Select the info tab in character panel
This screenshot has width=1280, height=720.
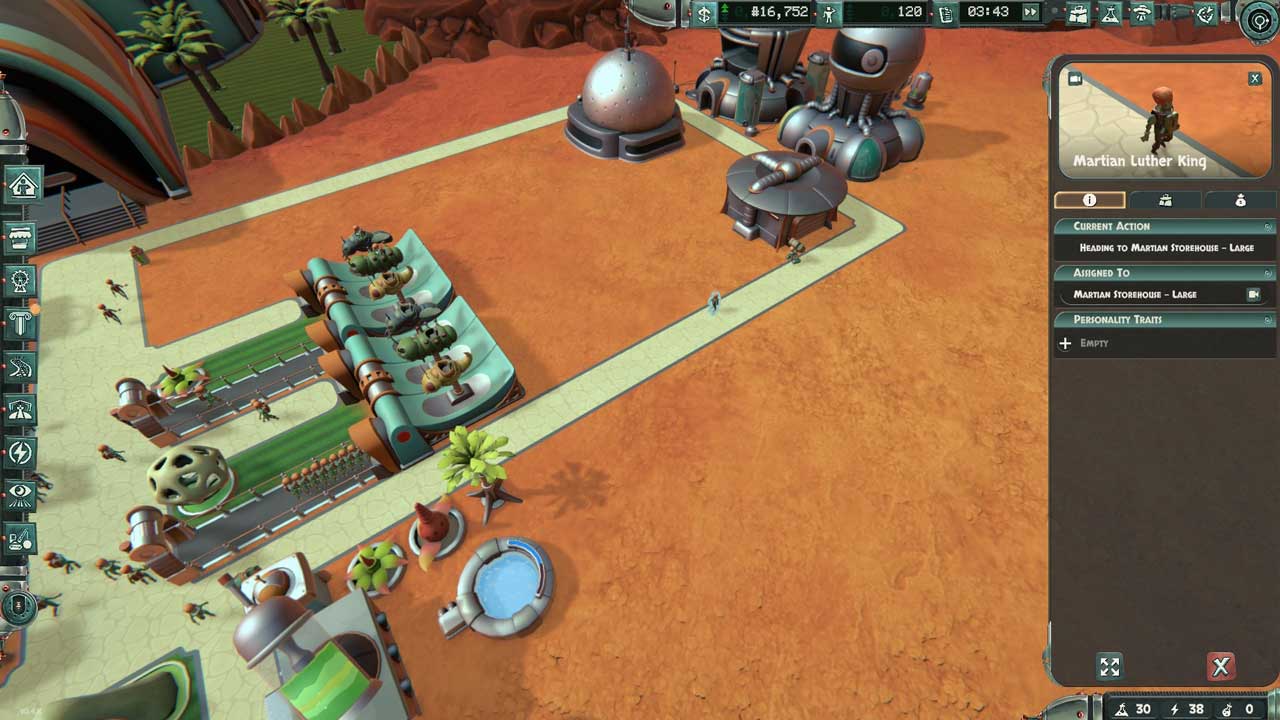point(1089,200)
